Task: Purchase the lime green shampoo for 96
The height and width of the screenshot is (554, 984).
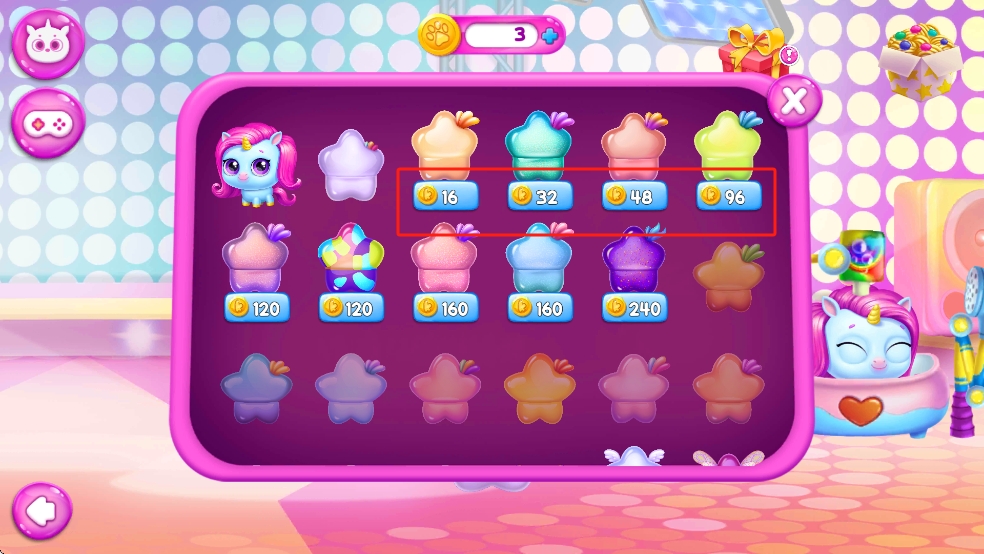Action: click(x=728, y=196)
